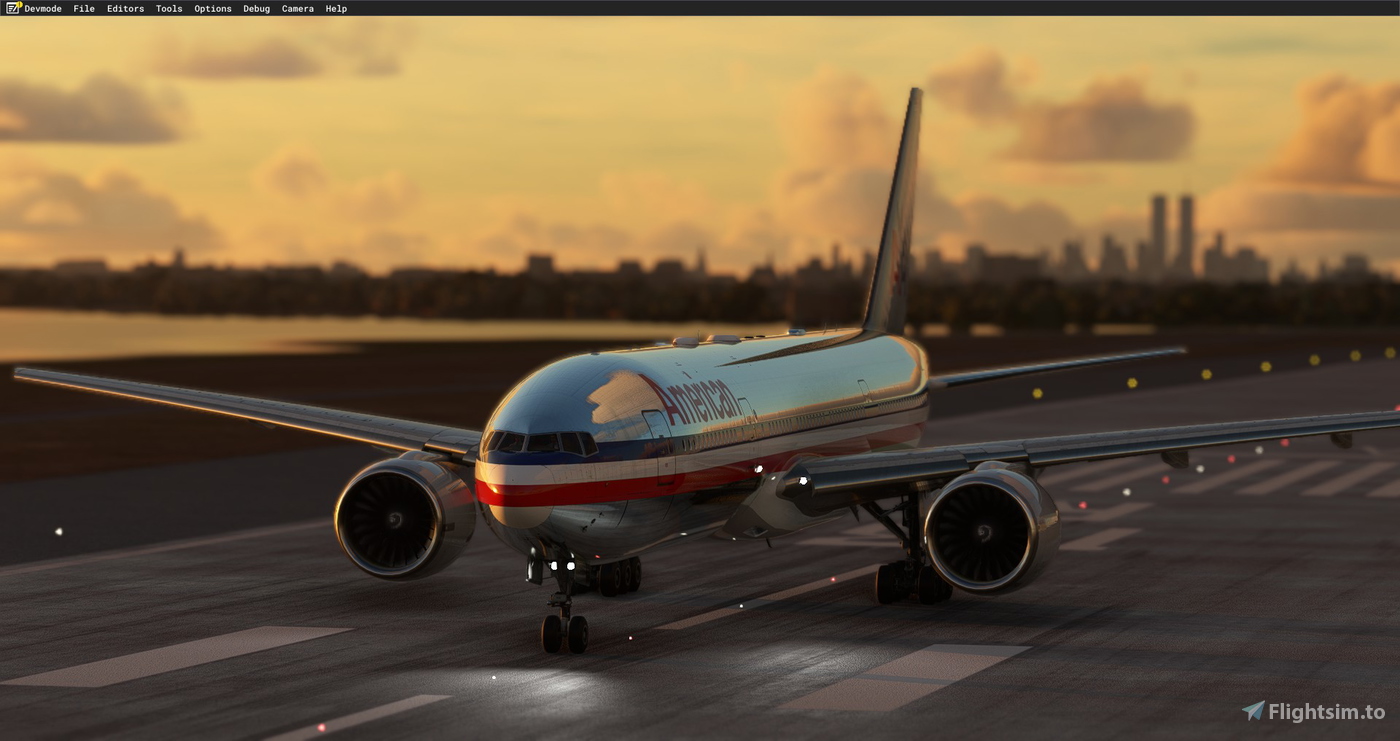The height and width of the screenshot is (741, 1400).
Task: Click the Help entry at menu bar's right end
Action: (x=336, y=8)
